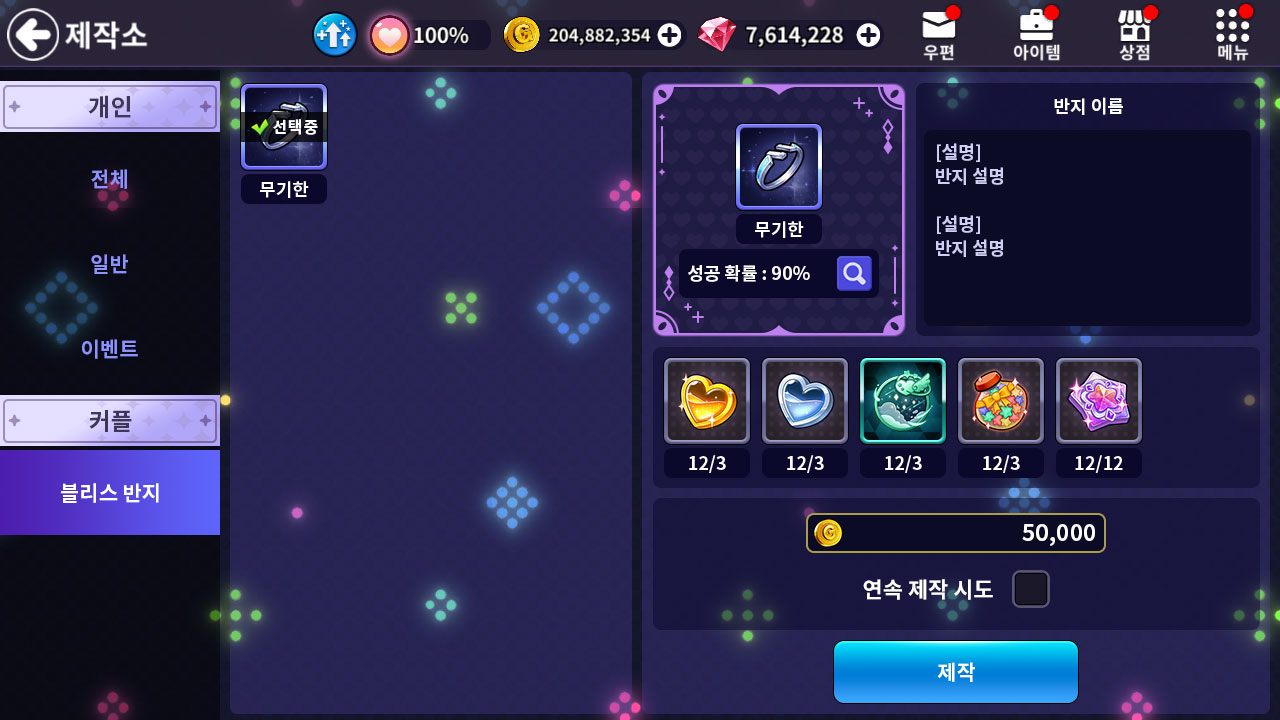1280x720 pixels.
Task: Select the candy jar material slot
Action: [1001, 400]
